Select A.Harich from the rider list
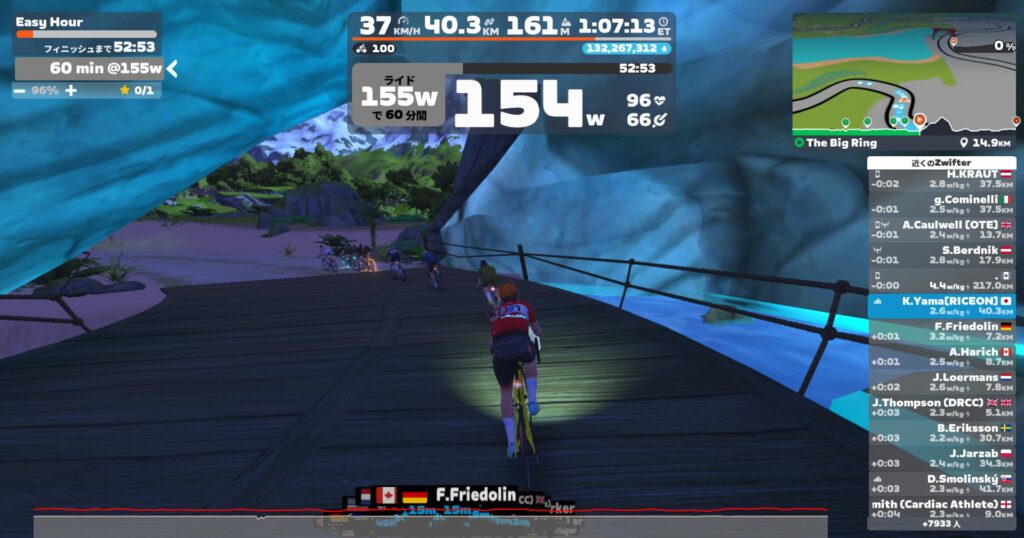Screen dimensions: 1024x538 941,356
